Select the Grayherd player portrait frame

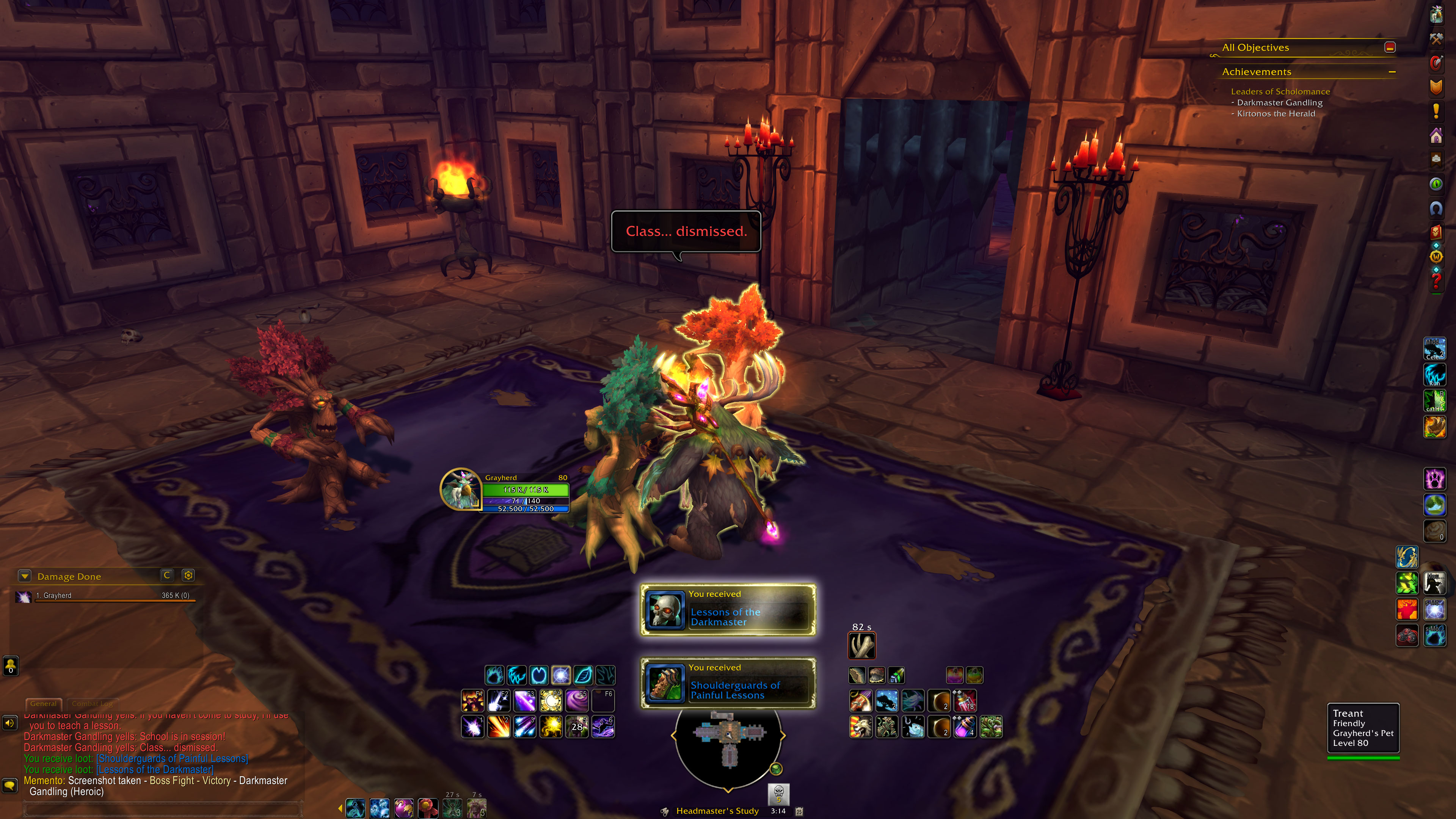pyautogui.click(x=460, y=490)
